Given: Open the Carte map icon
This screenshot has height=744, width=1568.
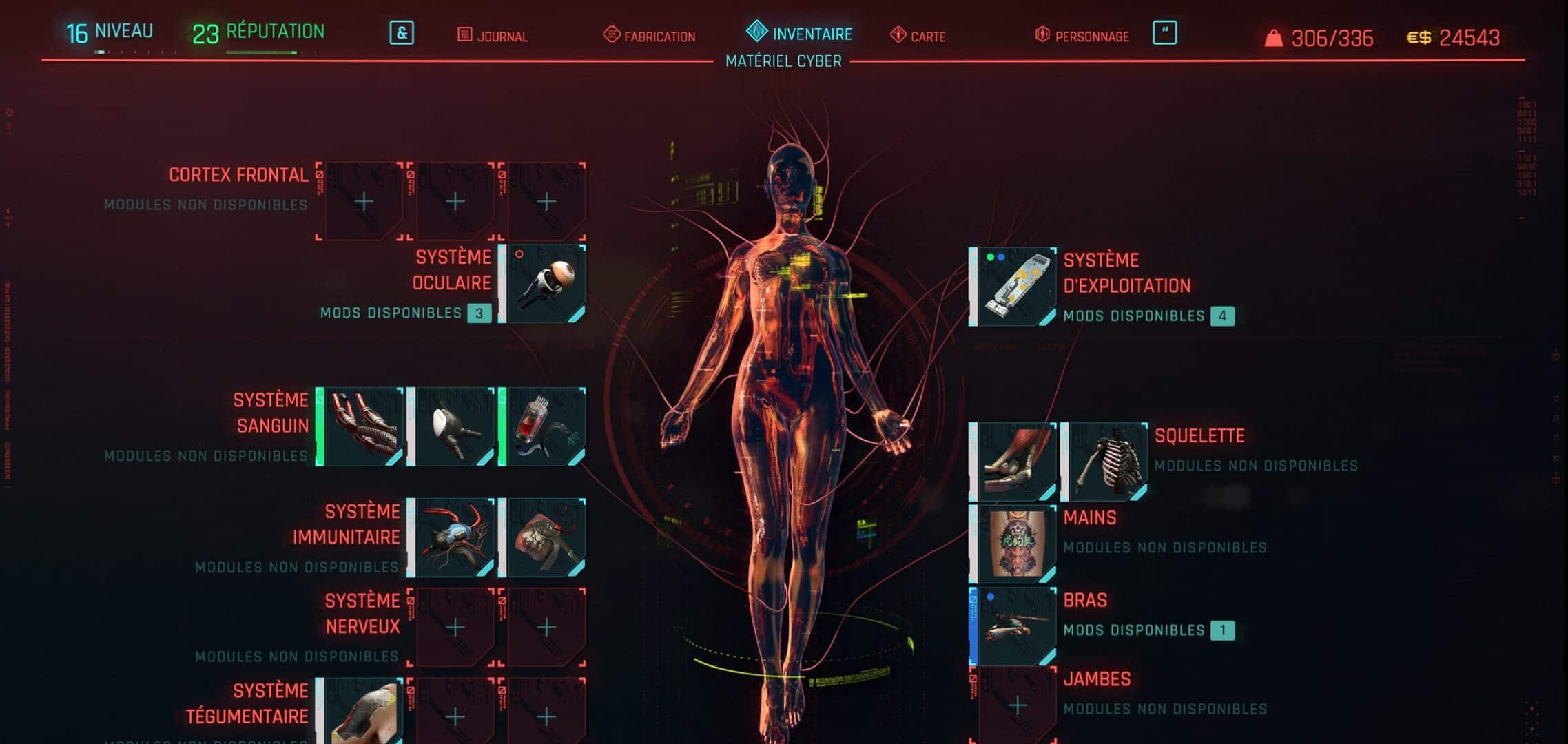Looking at the screenshot, I should pos(897,36).
